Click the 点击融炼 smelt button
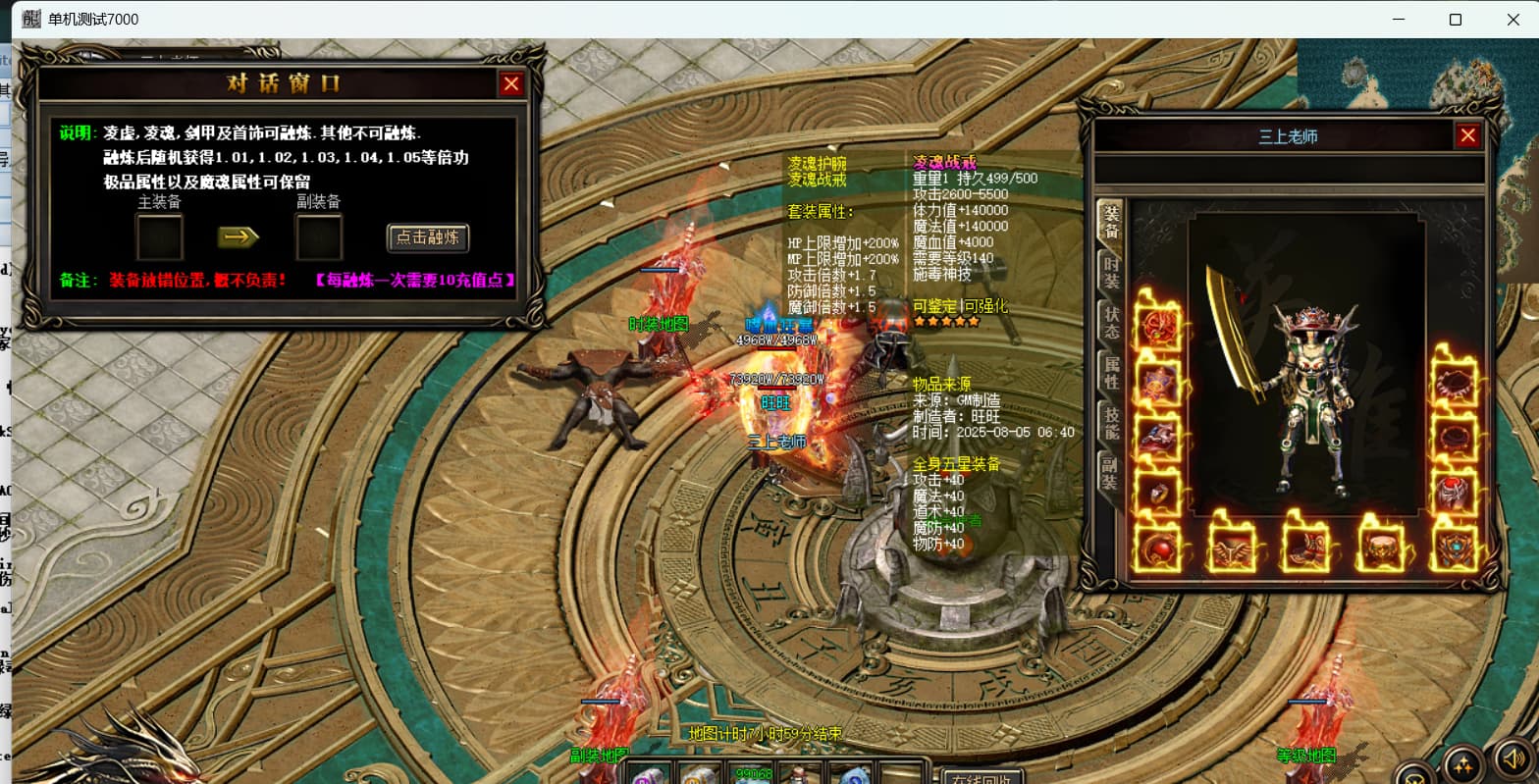The width and height of the screenshot is (1539, 784). point(428,237)
